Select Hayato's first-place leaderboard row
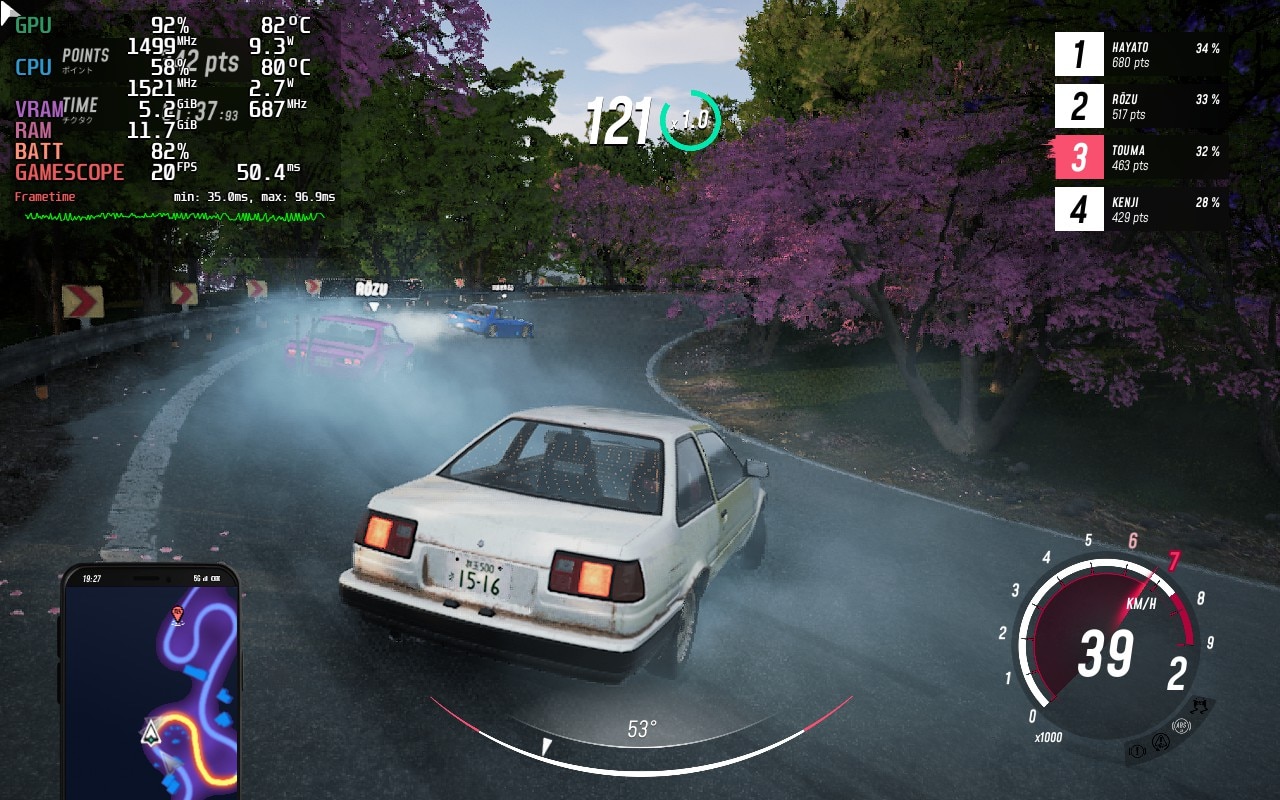Viewport: 1280px width, 800px height. tap(1140, 55)
